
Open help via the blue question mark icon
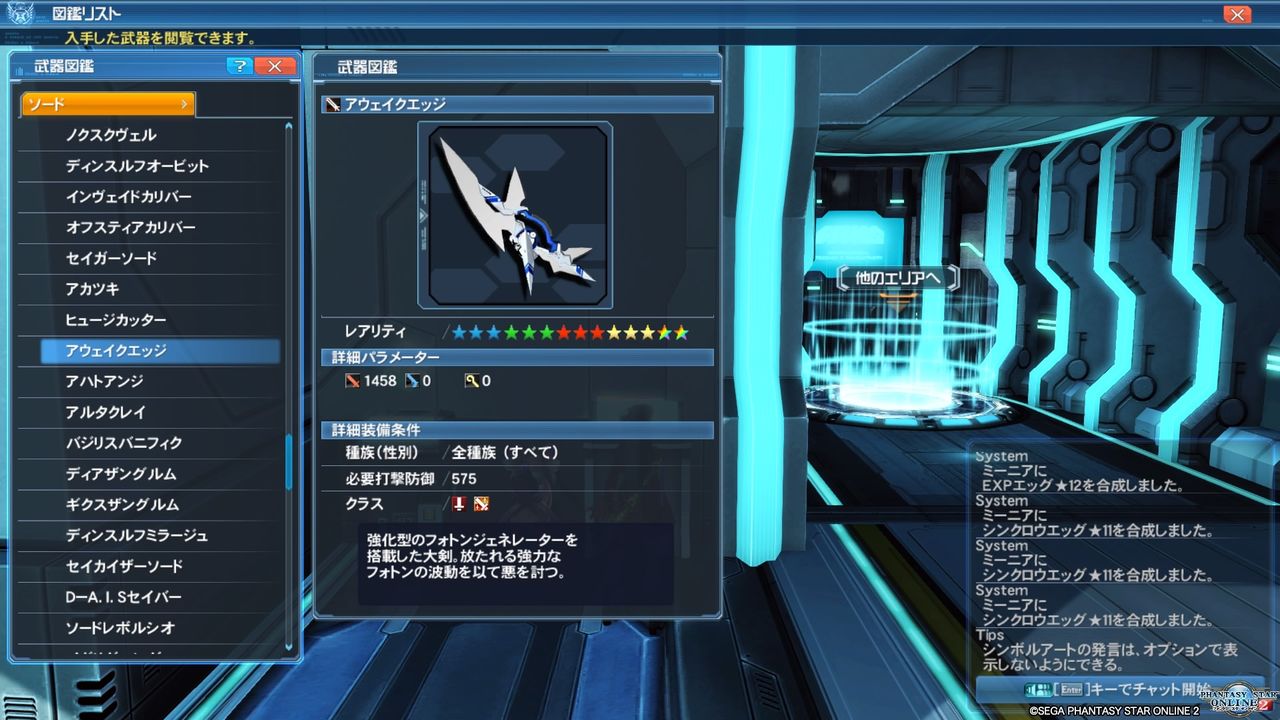[x=239, y=65]
